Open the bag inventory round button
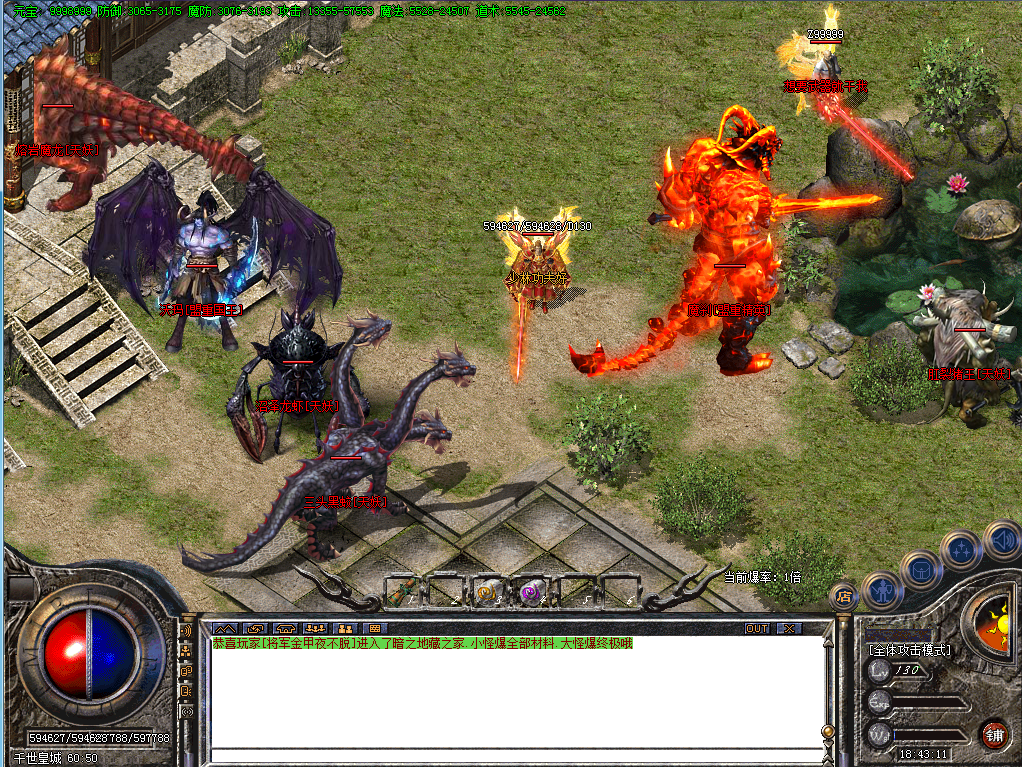The width and height of the screenshot is (1022, 767). (x=920, y=569)
